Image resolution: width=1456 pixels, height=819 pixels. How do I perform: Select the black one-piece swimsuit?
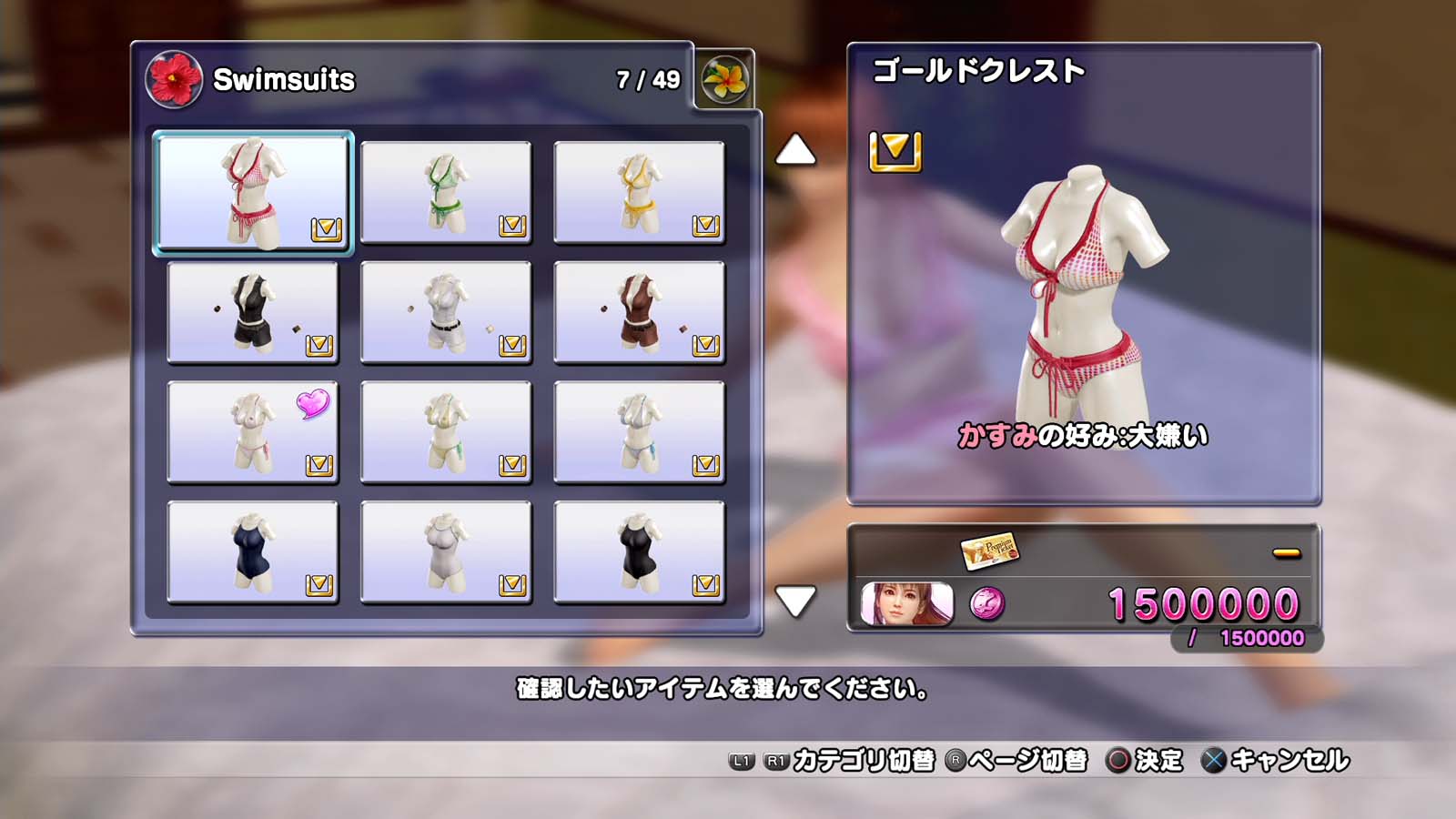click(639, 552)
